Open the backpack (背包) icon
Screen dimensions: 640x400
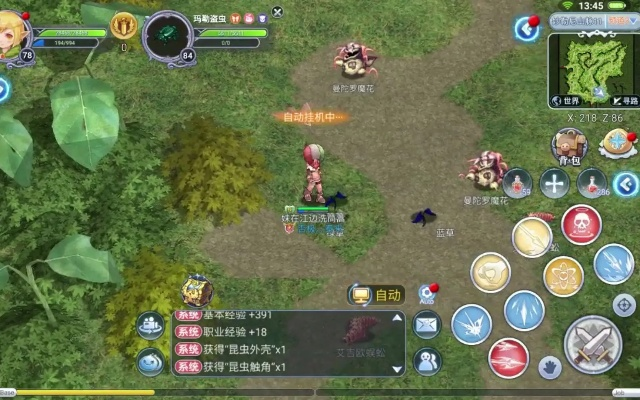coord(567,146)
